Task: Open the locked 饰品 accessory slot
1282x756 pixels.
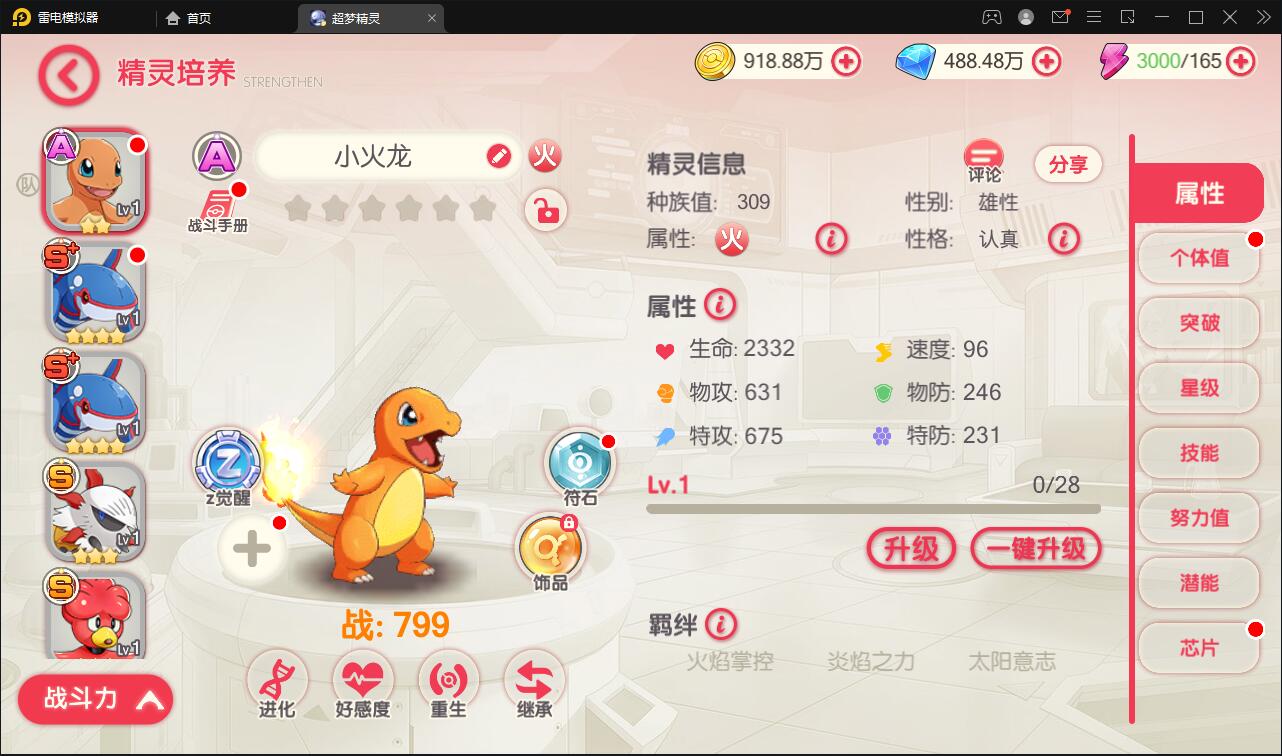Action: coord(551,549)
